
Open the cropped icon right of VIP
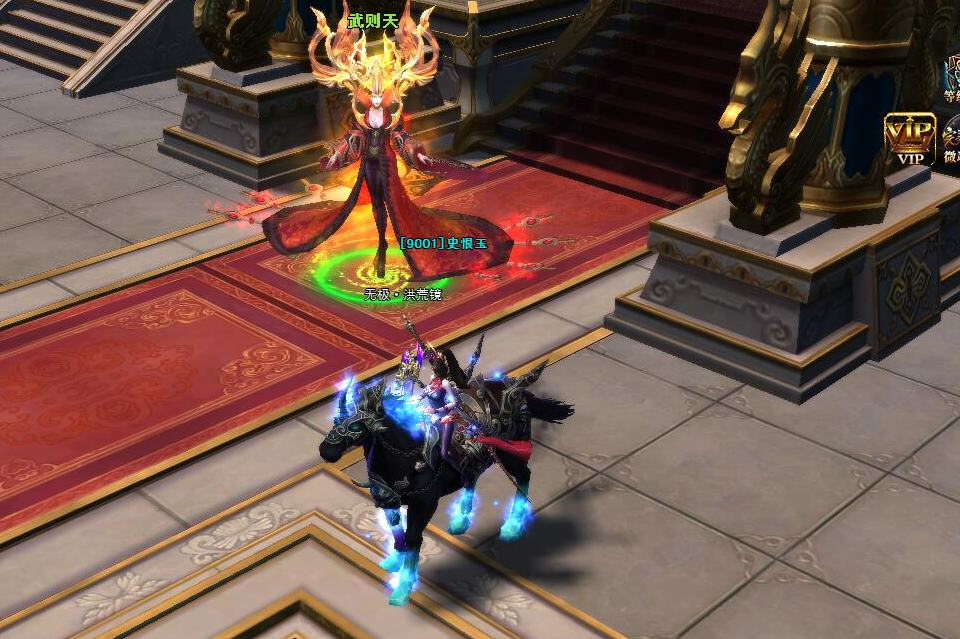tap(951, 140)
